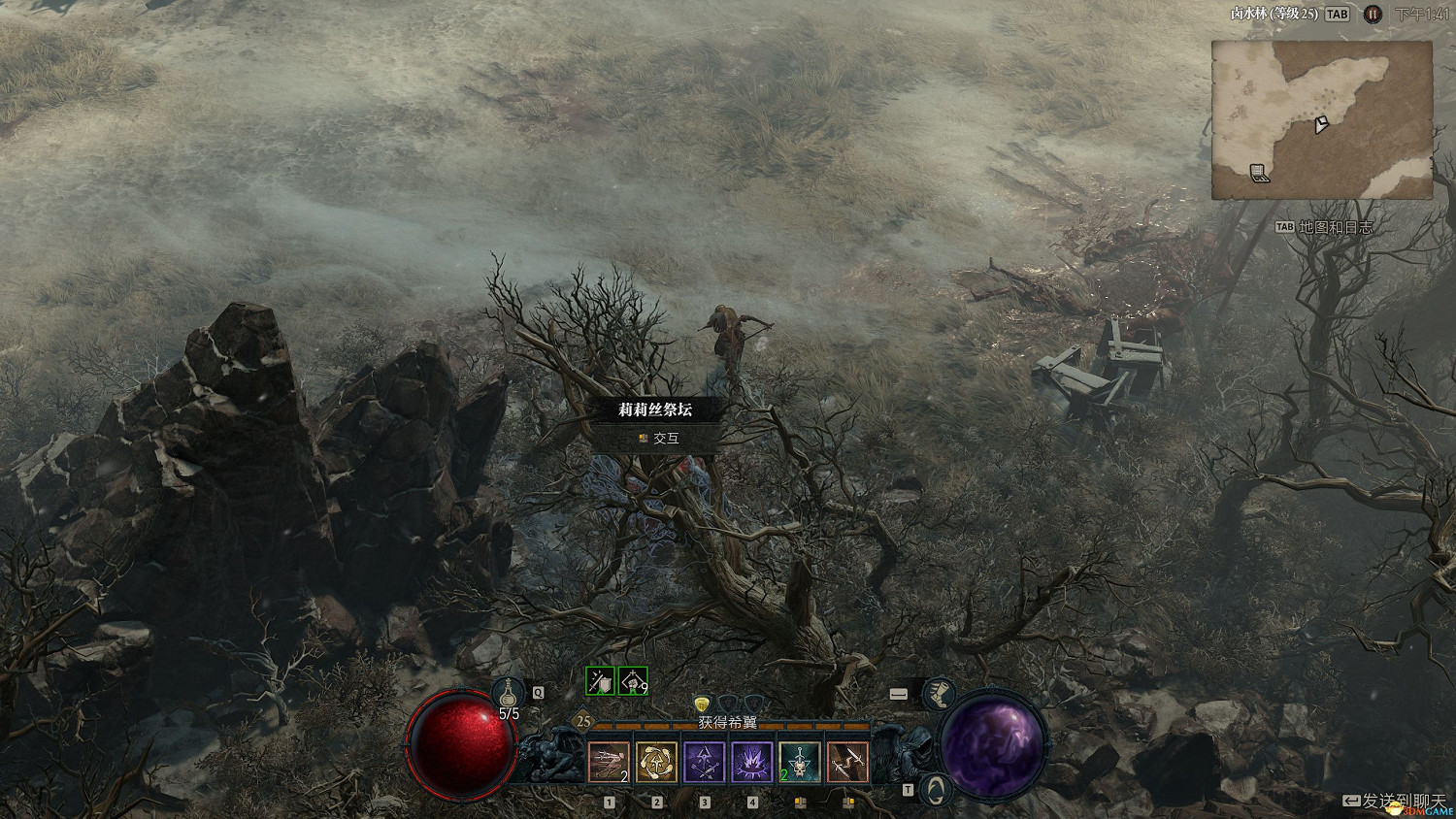
Task: Select the book marker on the minimap
Action: click(x=1259, y=174)
